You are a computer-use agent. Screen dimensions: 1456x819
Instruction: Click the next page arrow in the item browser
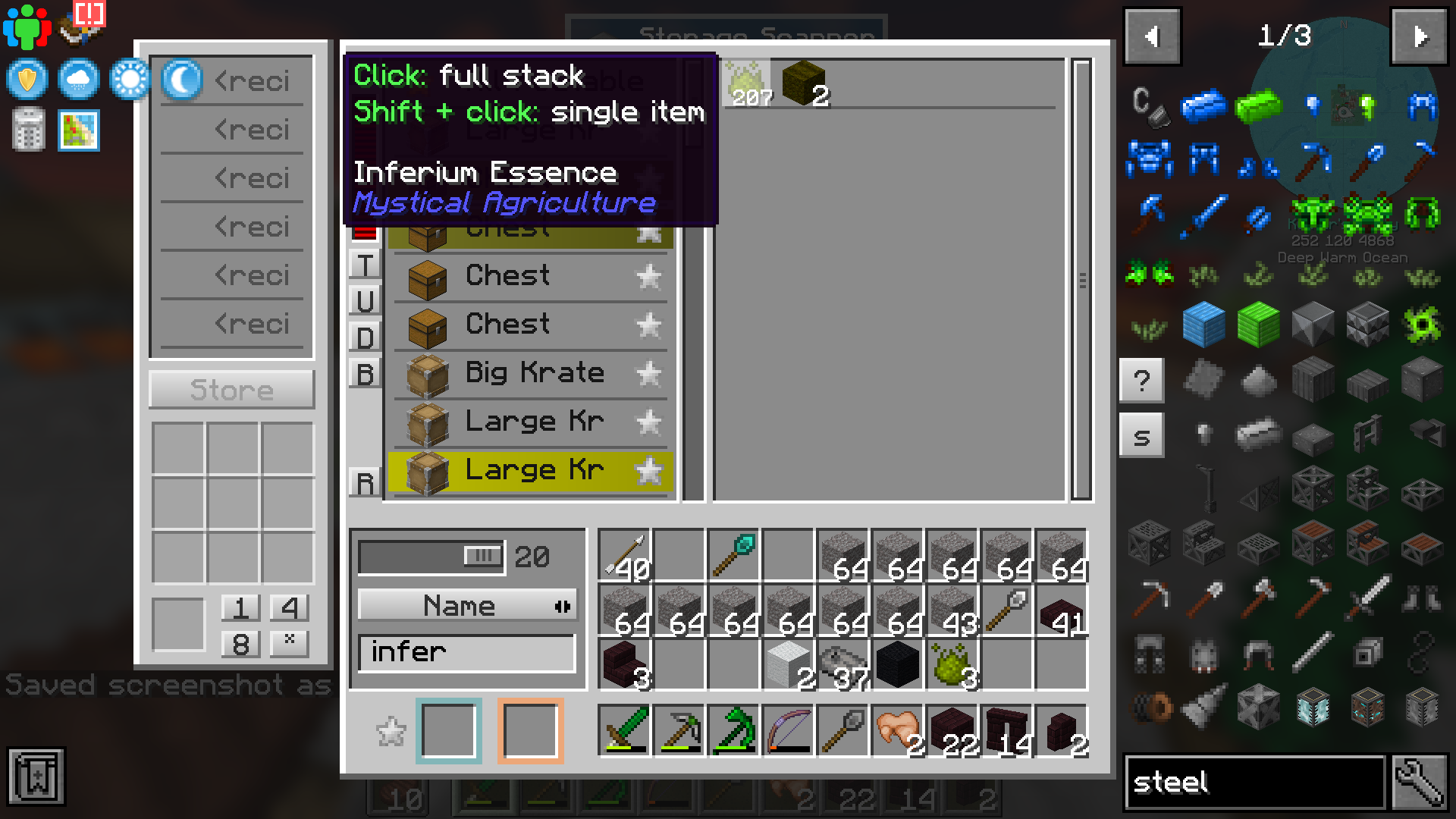click(x=1419, y=36)
